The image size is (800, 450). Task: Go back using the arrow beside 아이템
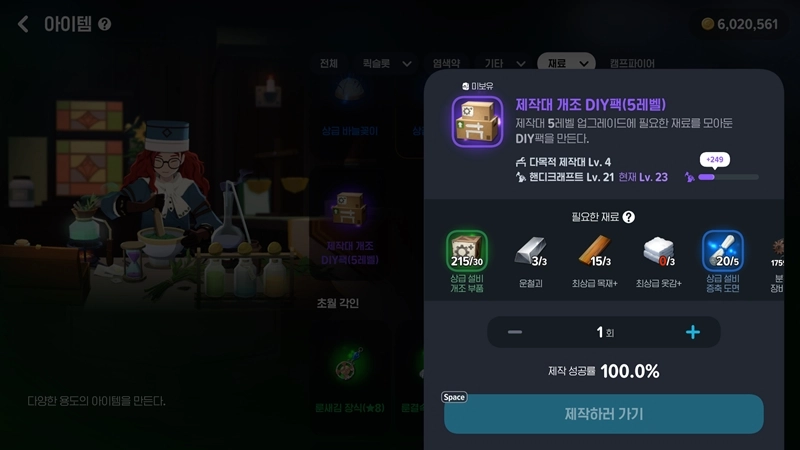pyautogui.click(x=22, y=24)
